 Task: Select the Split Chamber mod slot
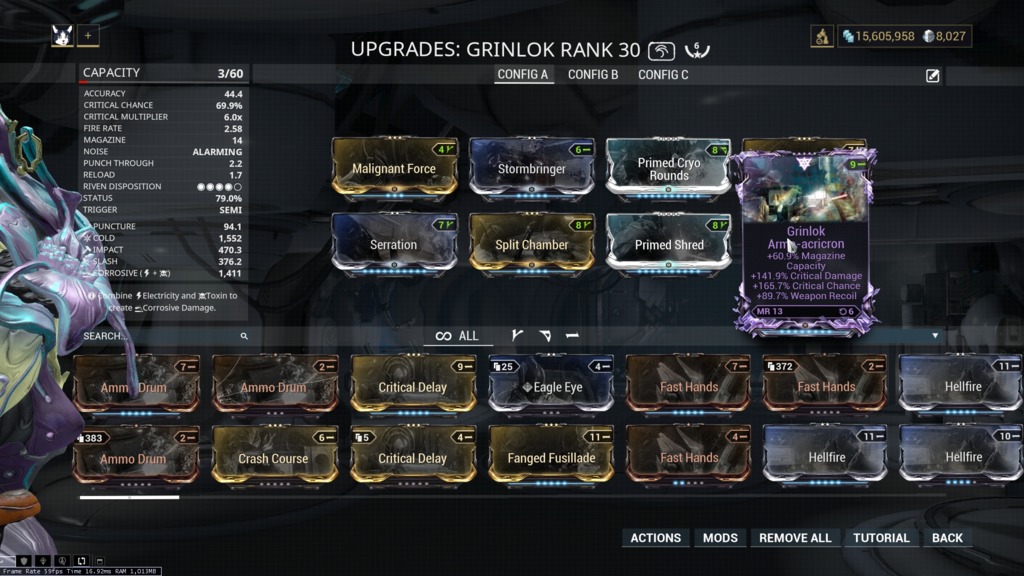coord(532,245)
